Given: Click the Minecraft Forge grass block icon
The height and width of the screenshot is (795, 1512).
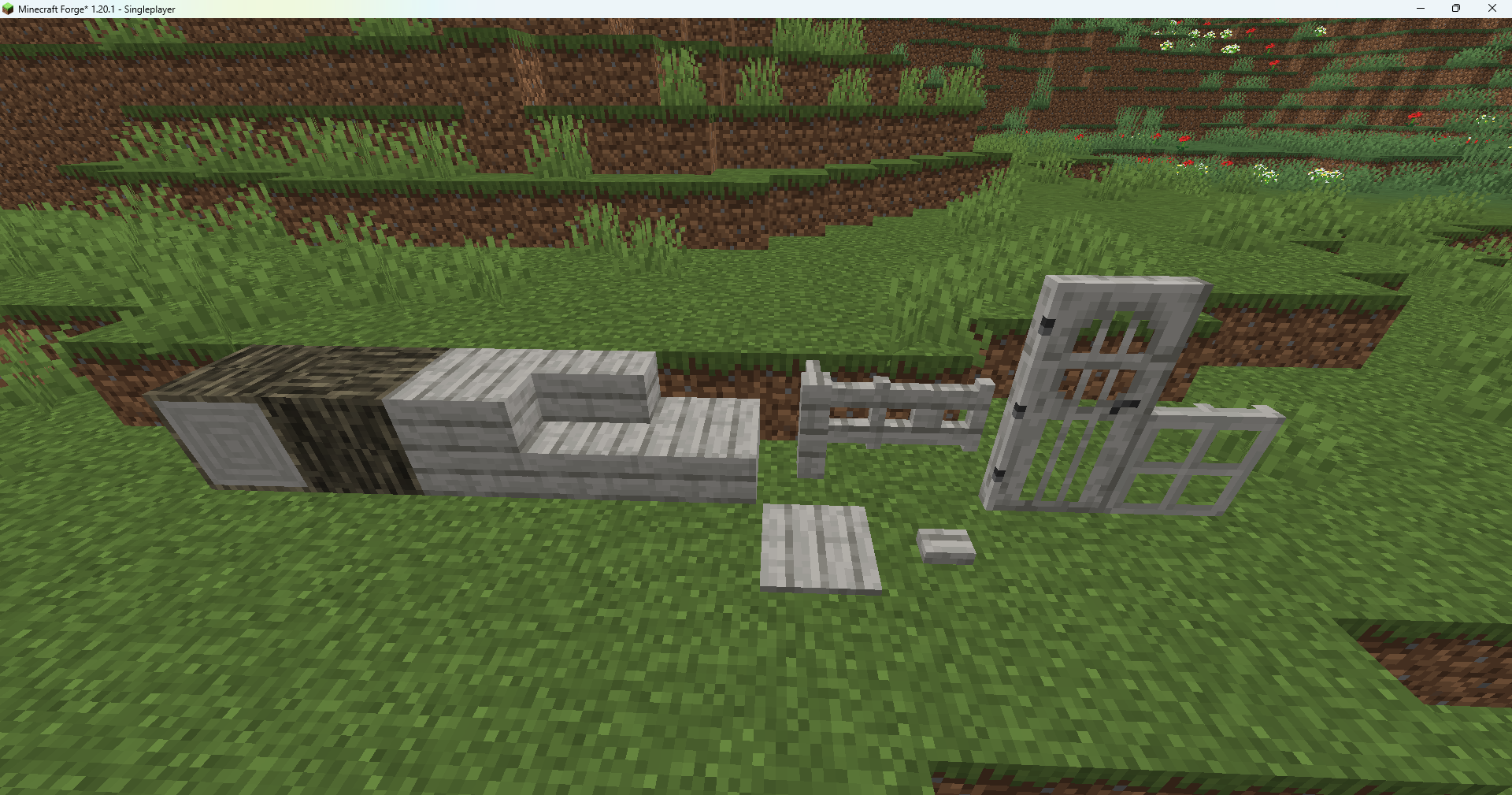Looking at the screenshot, I should [8, 9].
